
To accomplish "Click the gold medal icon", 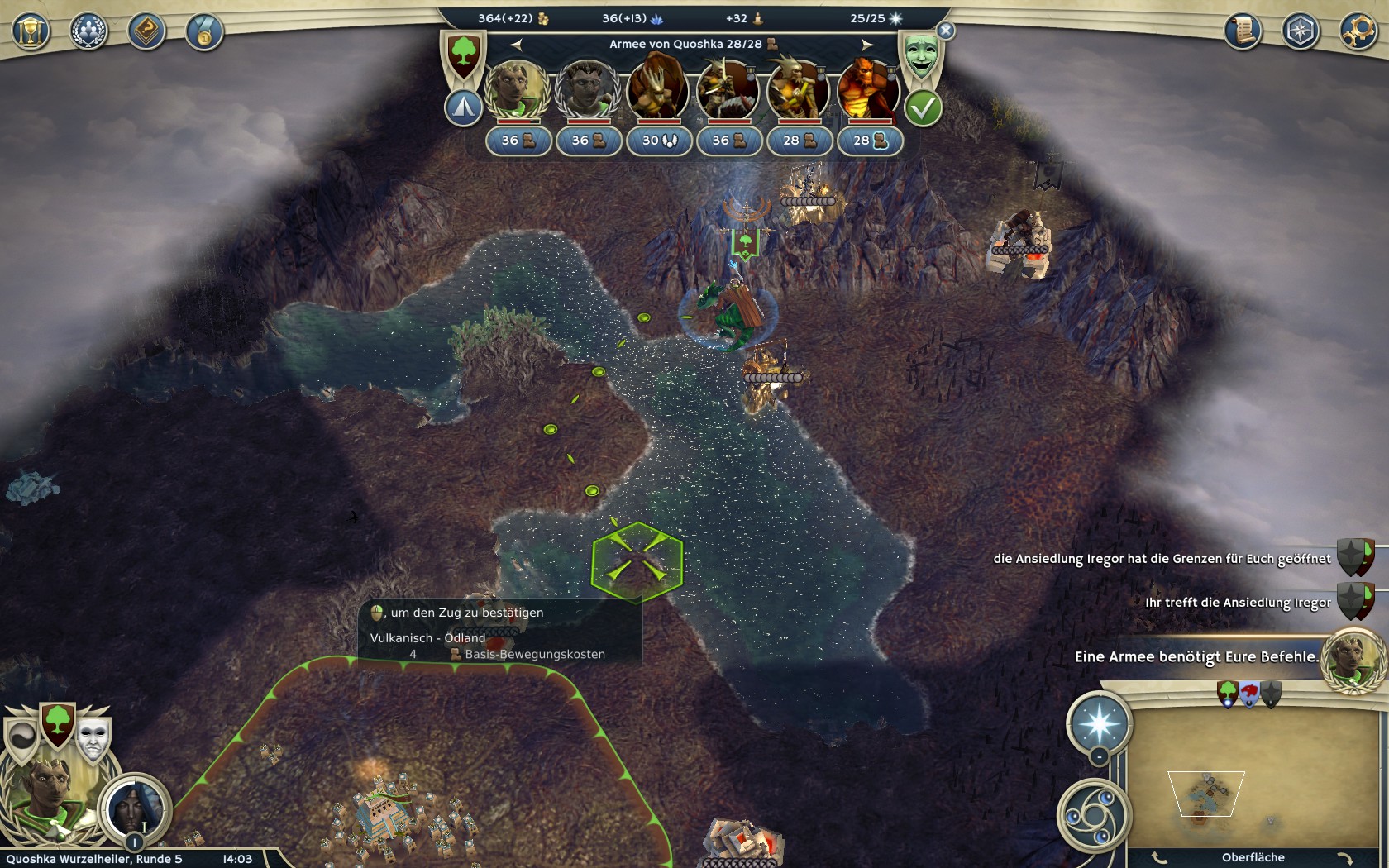I will [203, 32].
